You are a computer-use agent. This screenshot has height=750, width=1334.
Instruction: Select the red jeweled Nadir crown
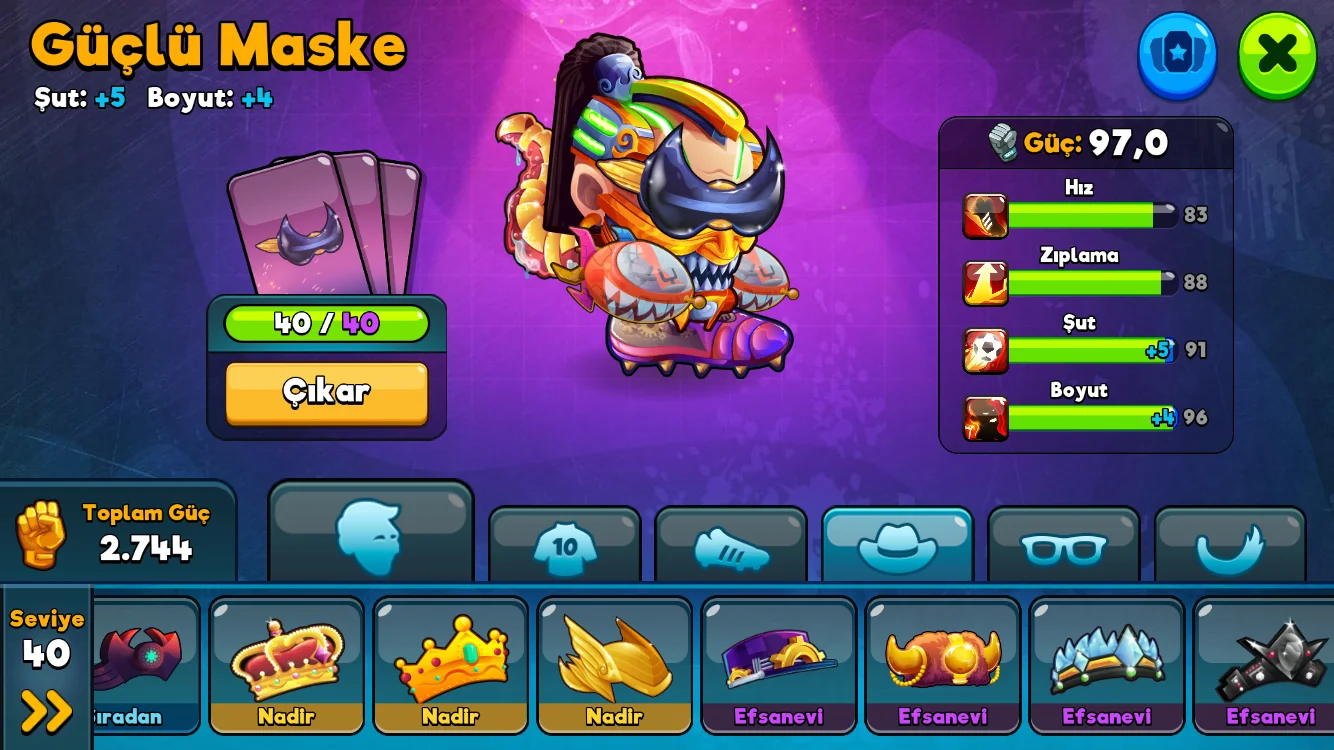coord(286,664)
